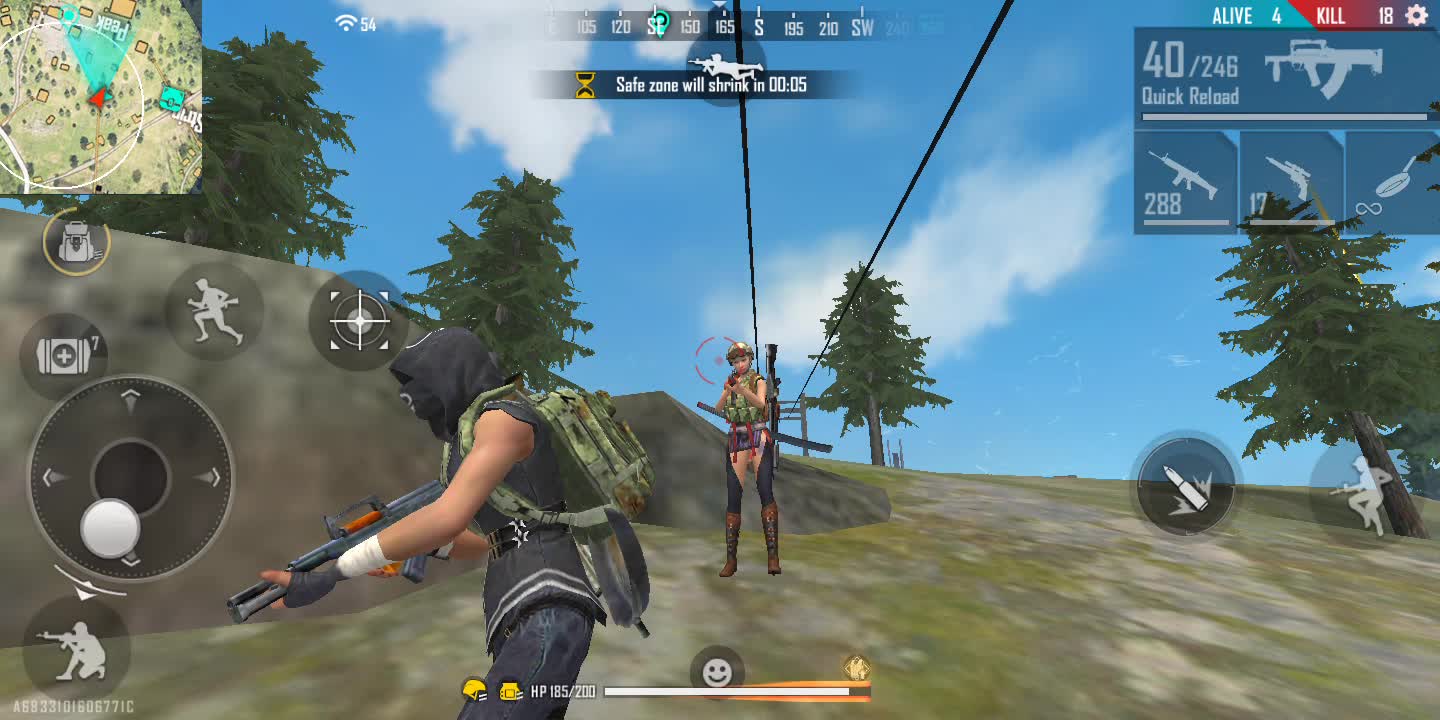Open the settings gear
The image size is (1440, 720).
pyautogui.click(x=1416, y=15)
